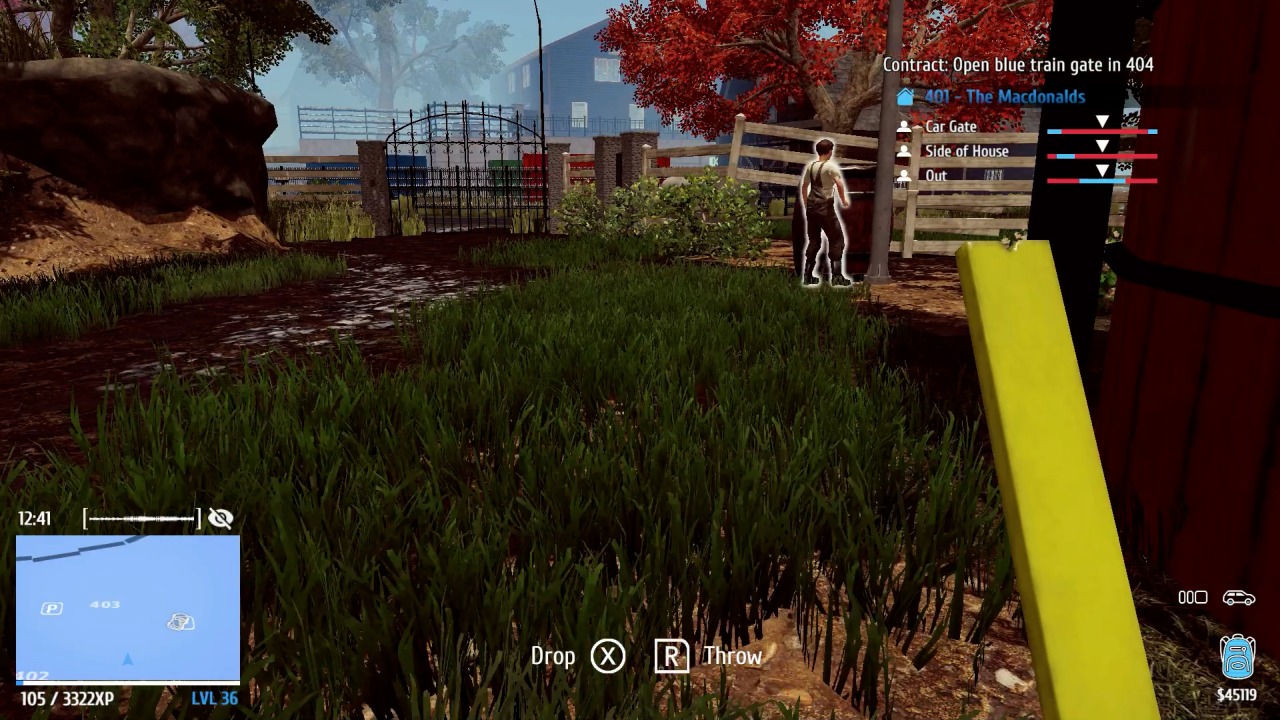Expand the Out schedule arrow
Image resolution: width=1280 pixels, height=720 pixels.
coord(1103,167)
